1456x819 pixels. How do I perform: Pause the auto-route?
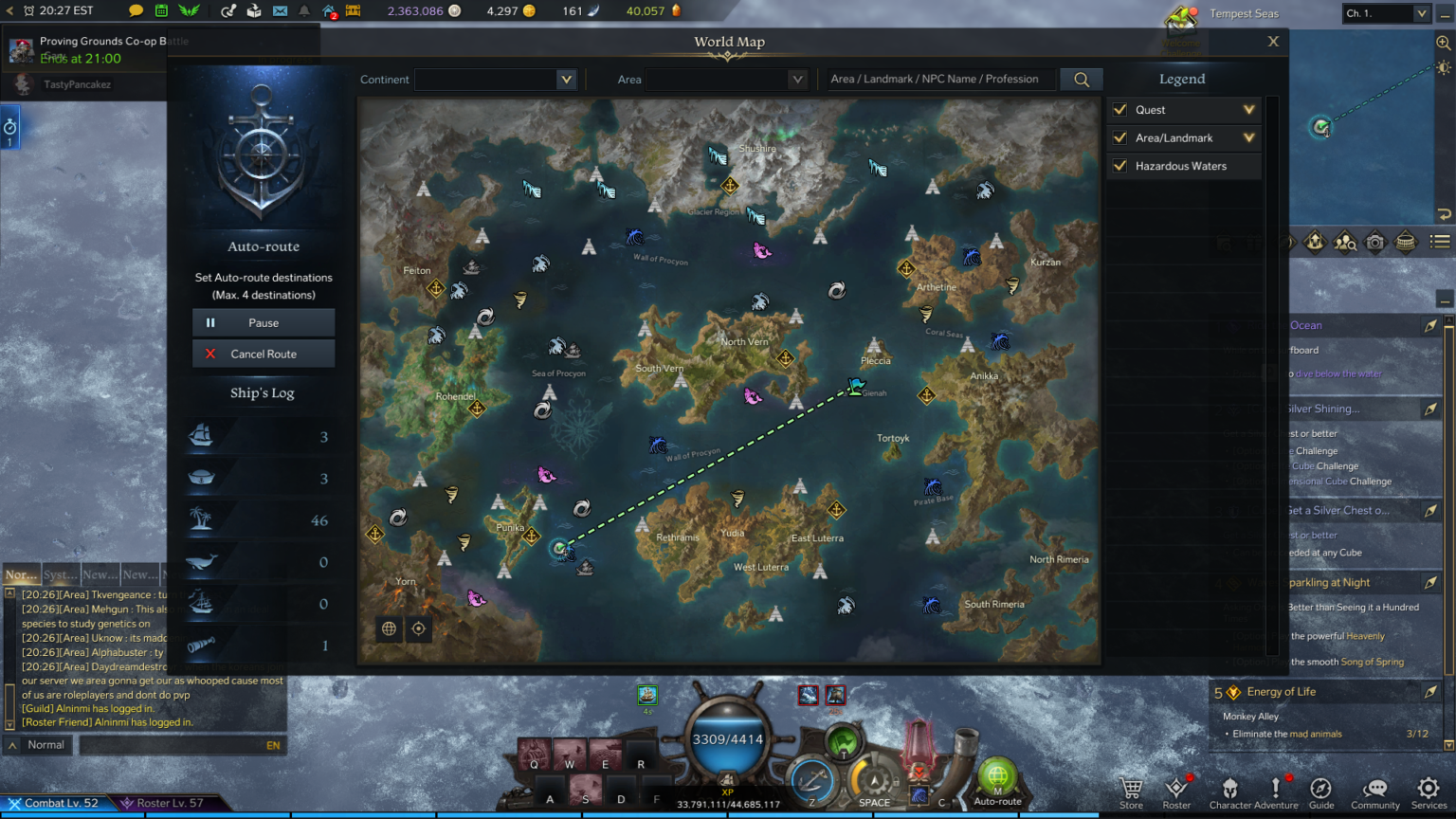click(264, 322)
